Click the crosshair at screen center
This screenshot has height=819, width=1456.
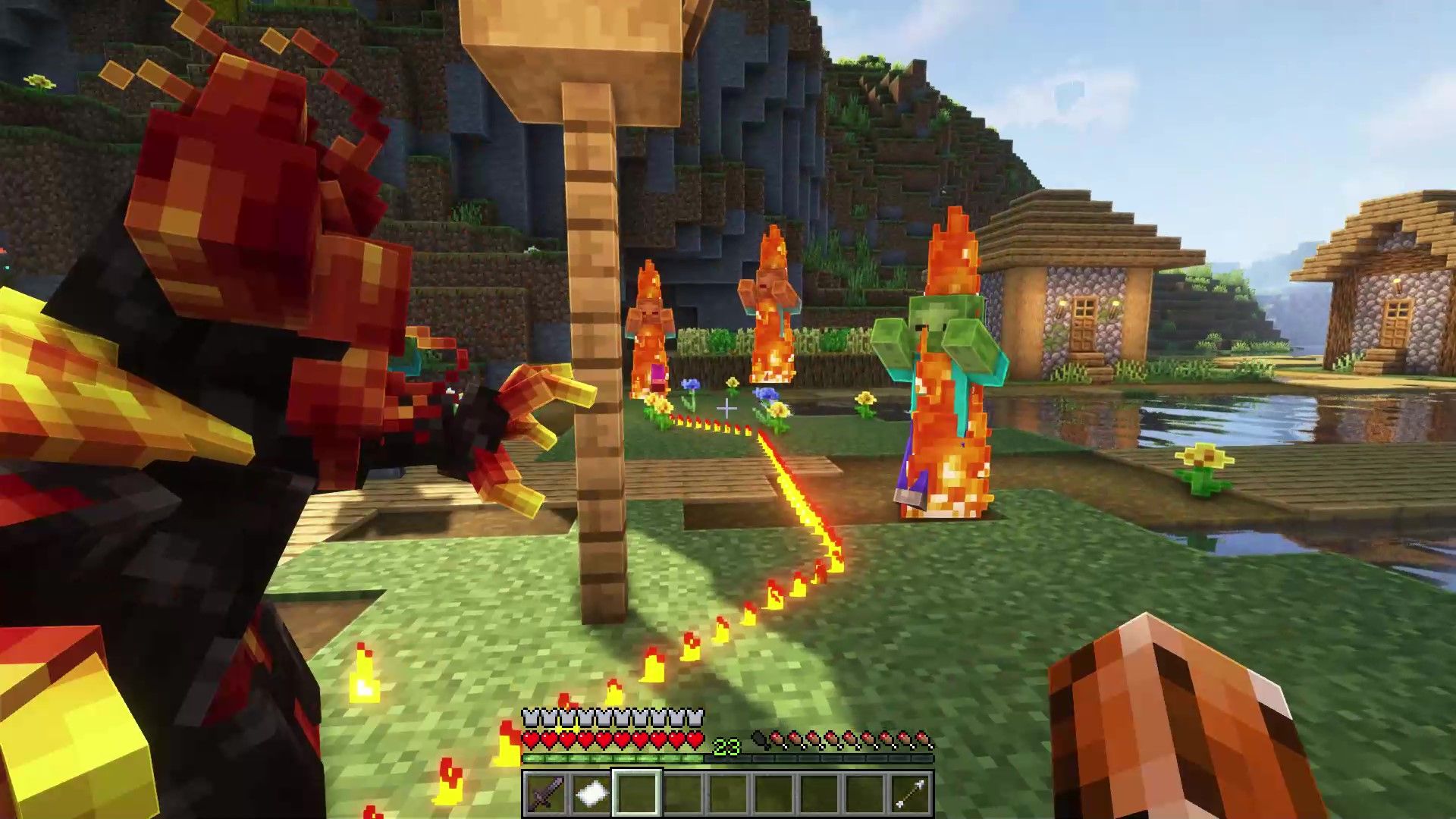coord(728,407)
